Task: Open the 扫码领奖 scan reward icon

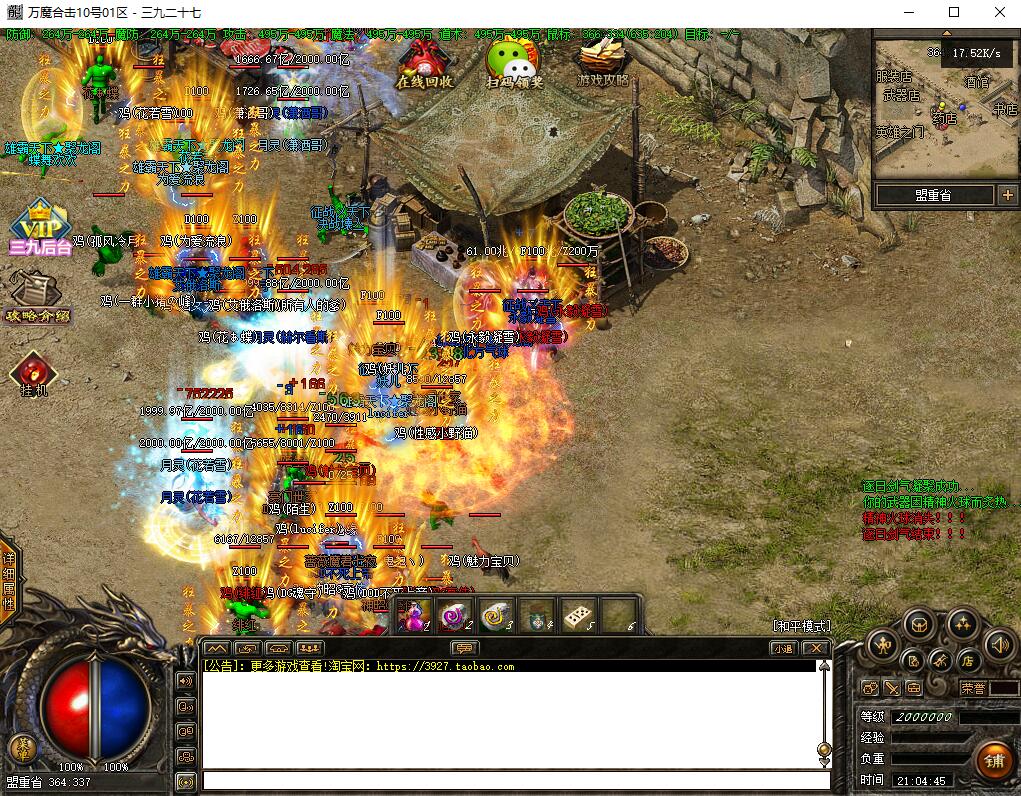Action: (514, 63)
